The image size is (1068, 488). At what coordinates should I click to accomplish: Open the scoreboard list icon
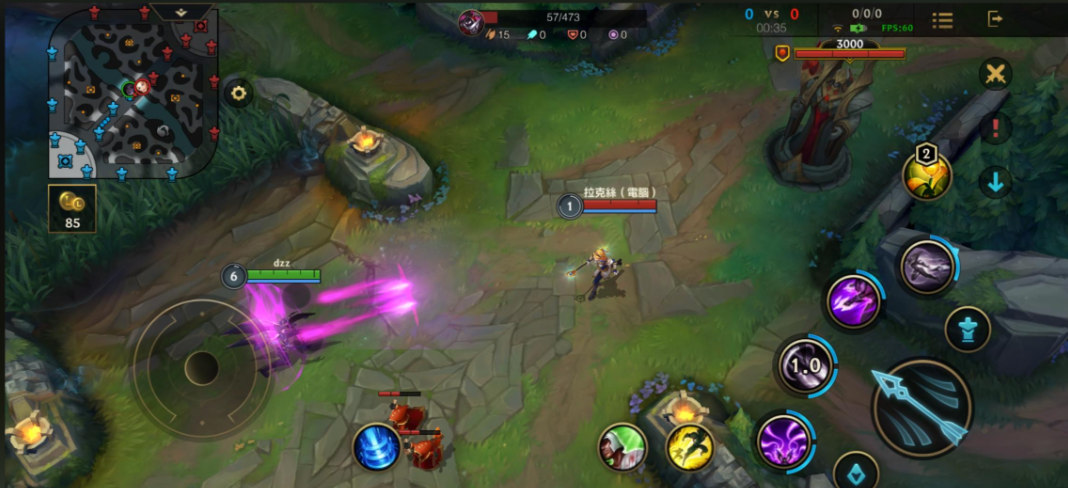942,20
